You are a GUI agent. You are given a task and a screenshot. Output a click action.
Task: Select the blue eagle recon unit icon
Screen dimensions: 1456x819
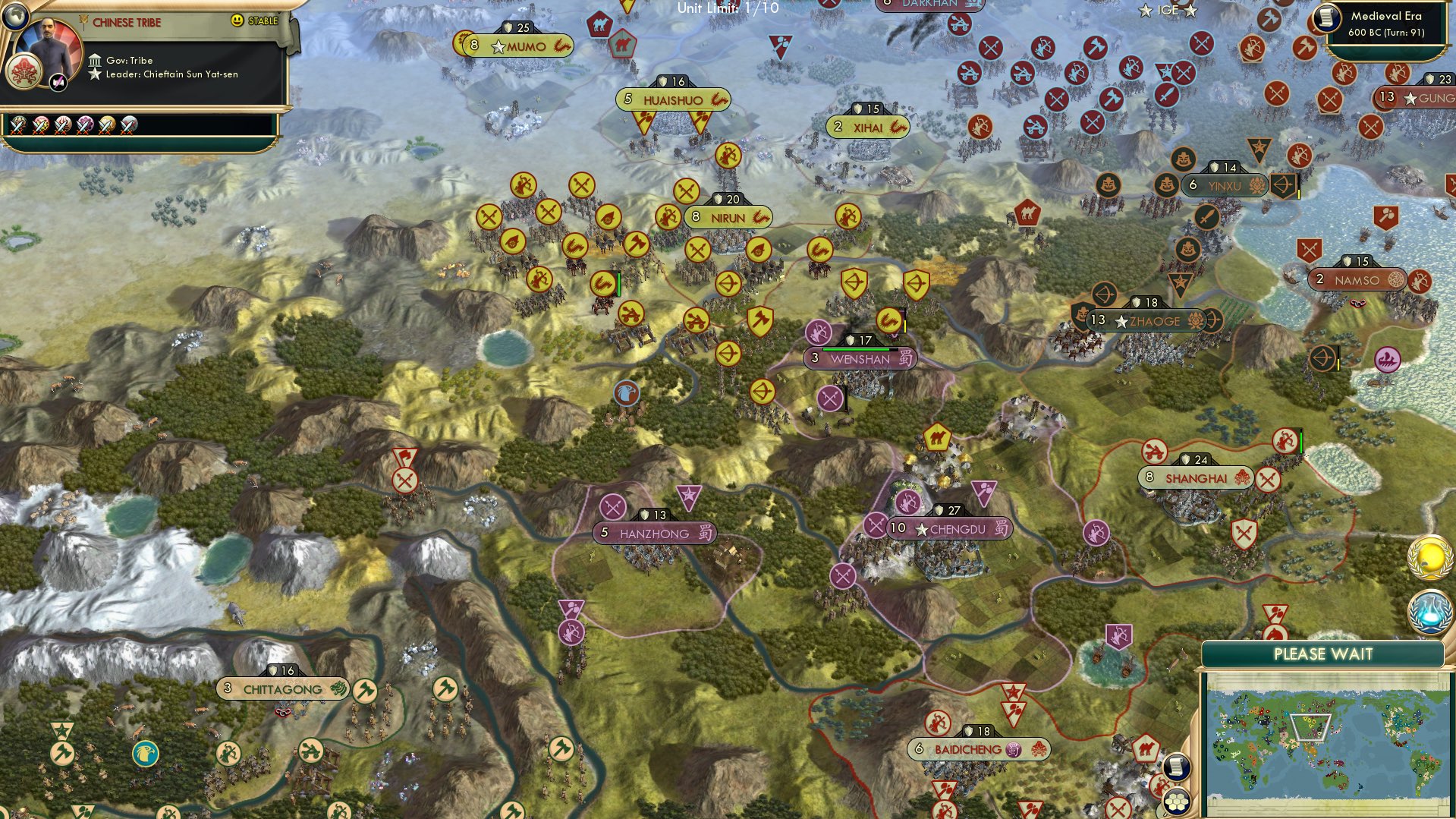pos(625,394)
